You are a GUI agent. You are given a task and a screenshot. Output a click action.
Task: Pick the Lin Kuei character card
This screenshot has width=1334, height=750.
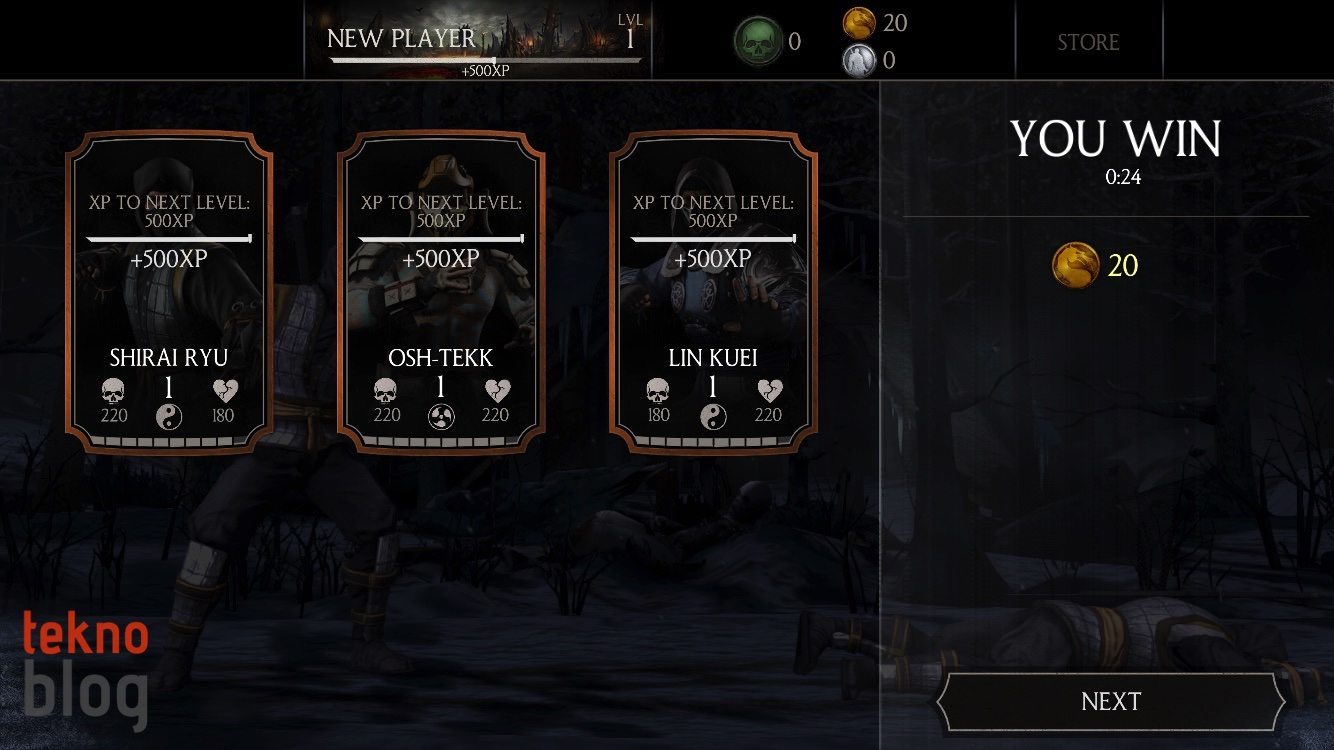pos(713,292)
